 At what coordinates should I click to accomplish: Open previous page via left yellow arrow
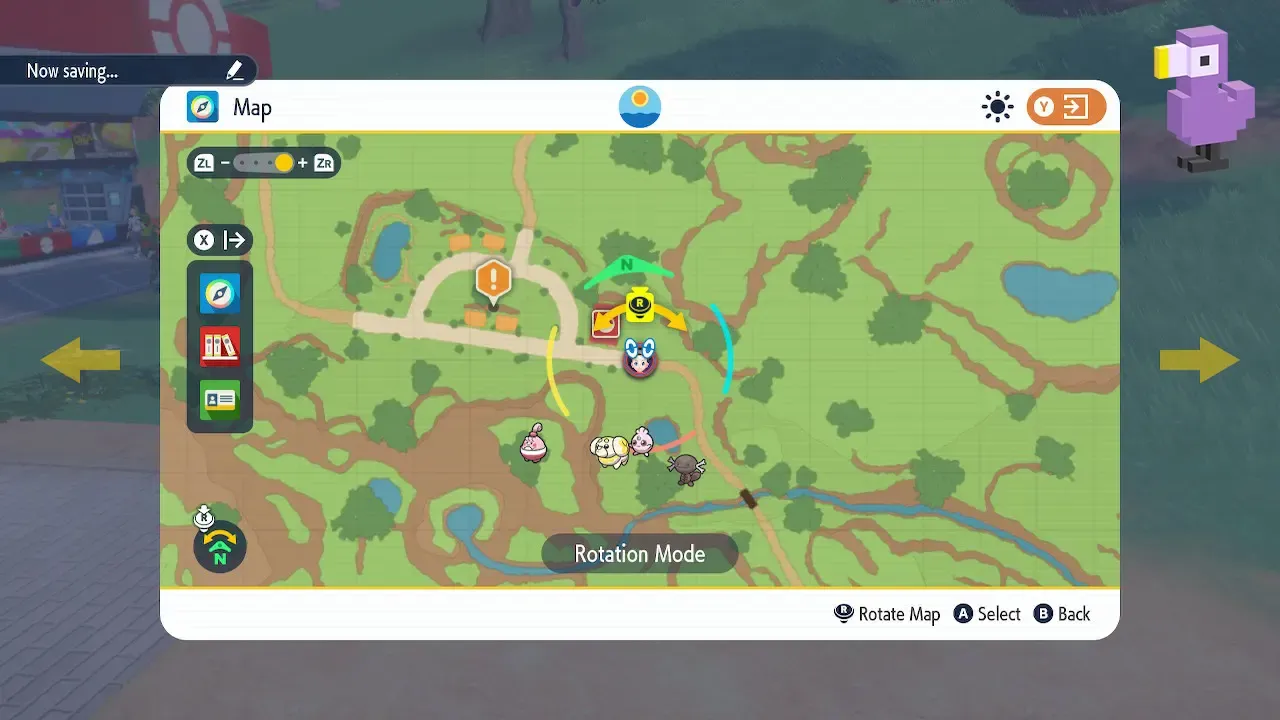click(x=80, y=359)
